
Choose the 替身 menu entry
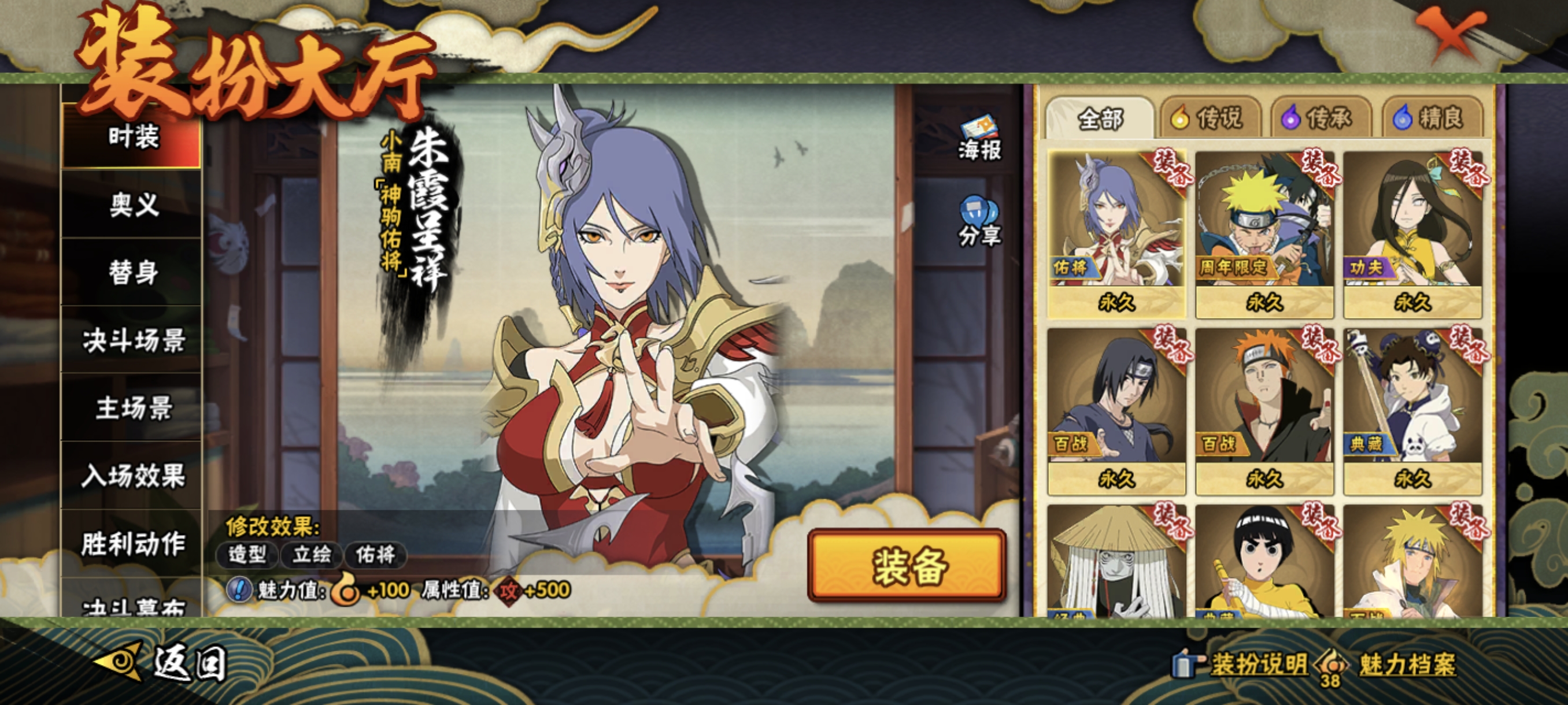point(132,272)
